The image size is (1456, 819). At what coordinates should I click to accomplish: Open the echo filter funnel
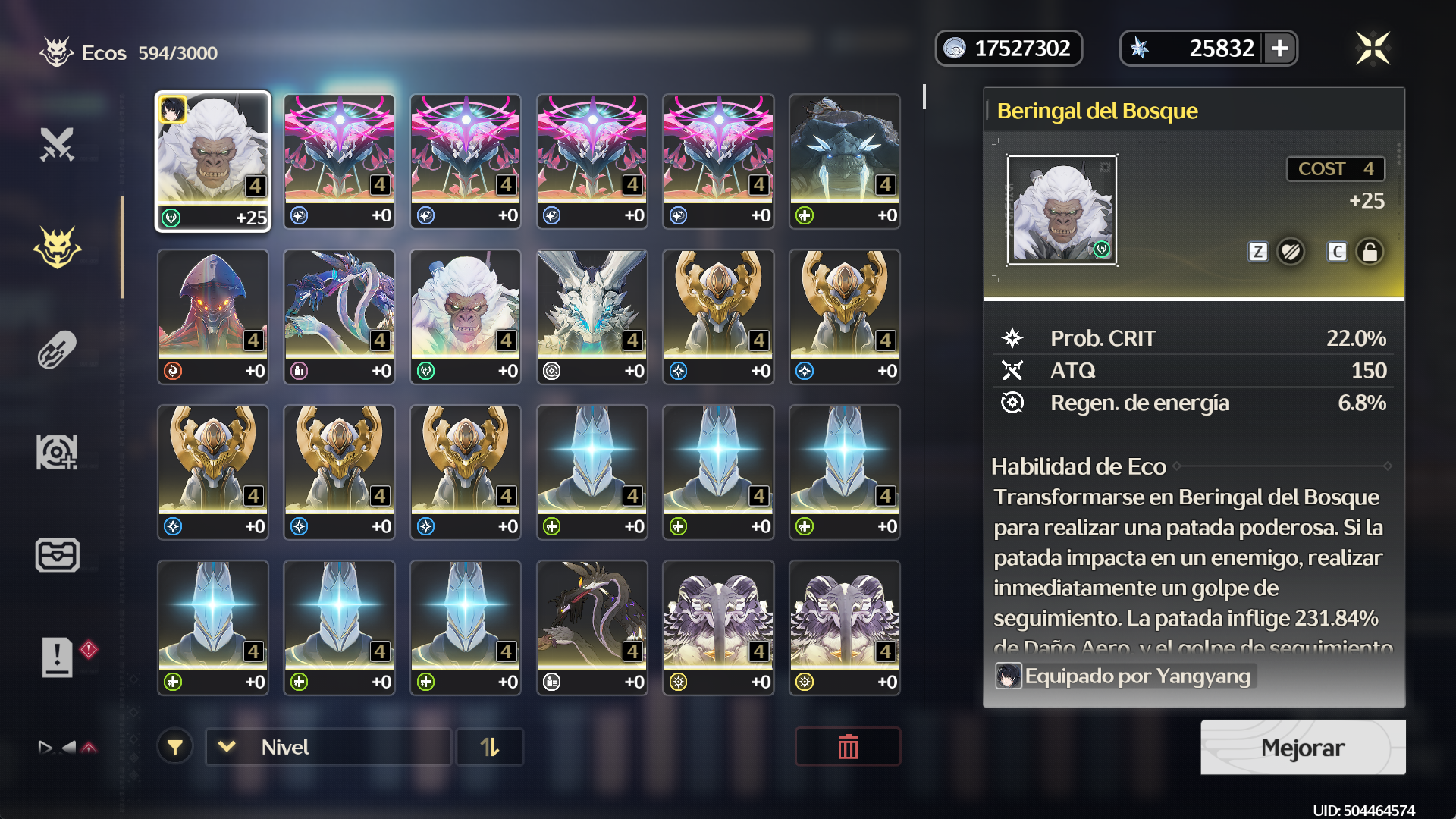pos(175,748)
